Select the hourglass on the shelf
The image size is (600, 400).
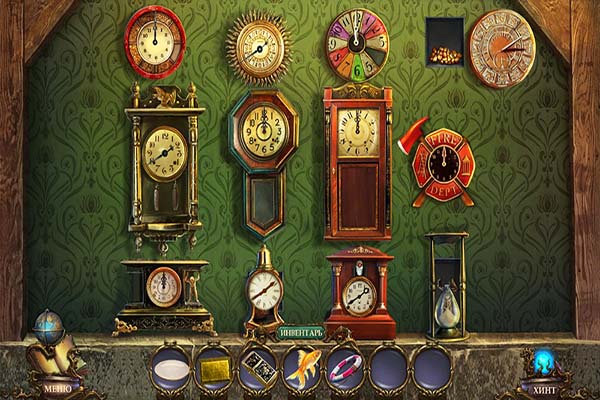pyautogui.click(x=445, y=285)
